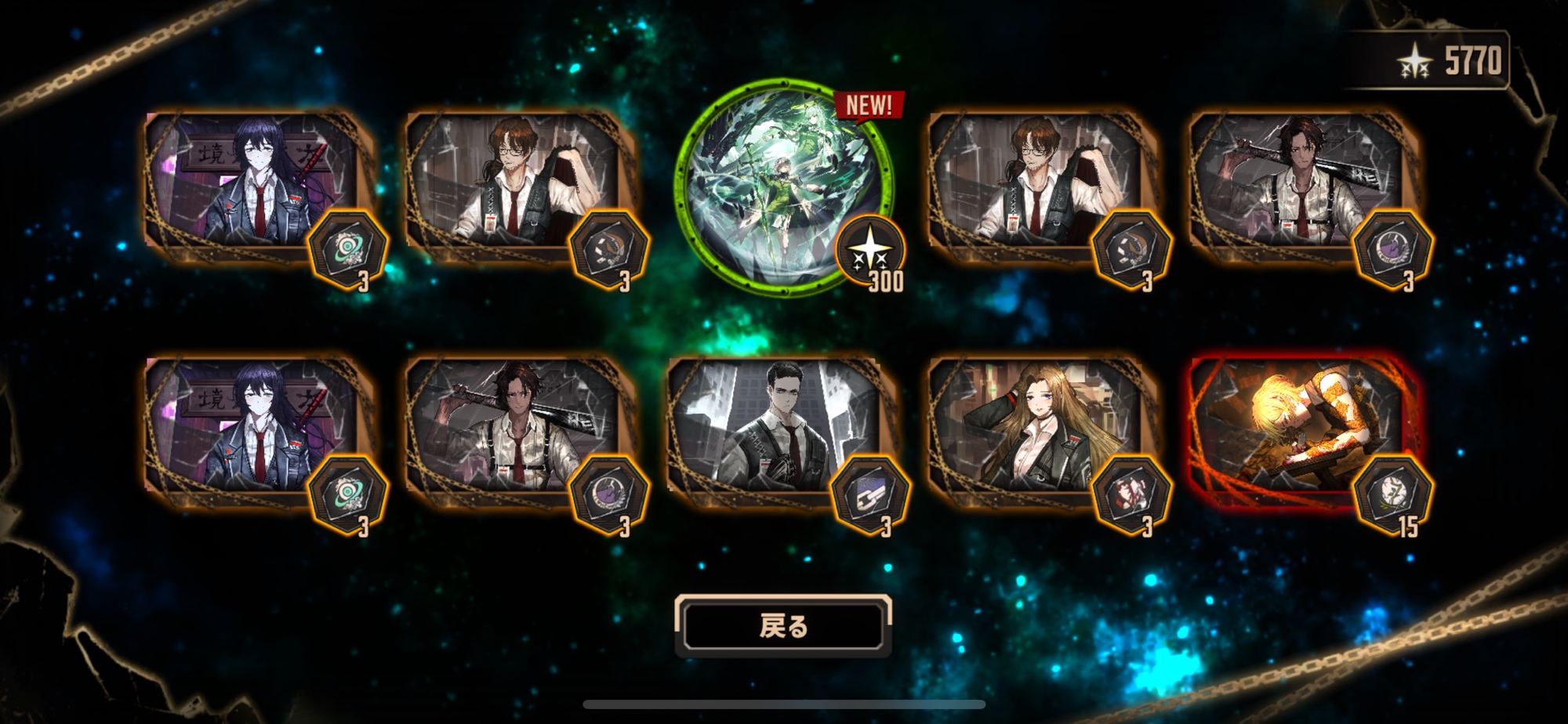The width and height of the screenshot is (1568, 724).
Task: Select the green circular NEW! card
Action: point(783,187)
